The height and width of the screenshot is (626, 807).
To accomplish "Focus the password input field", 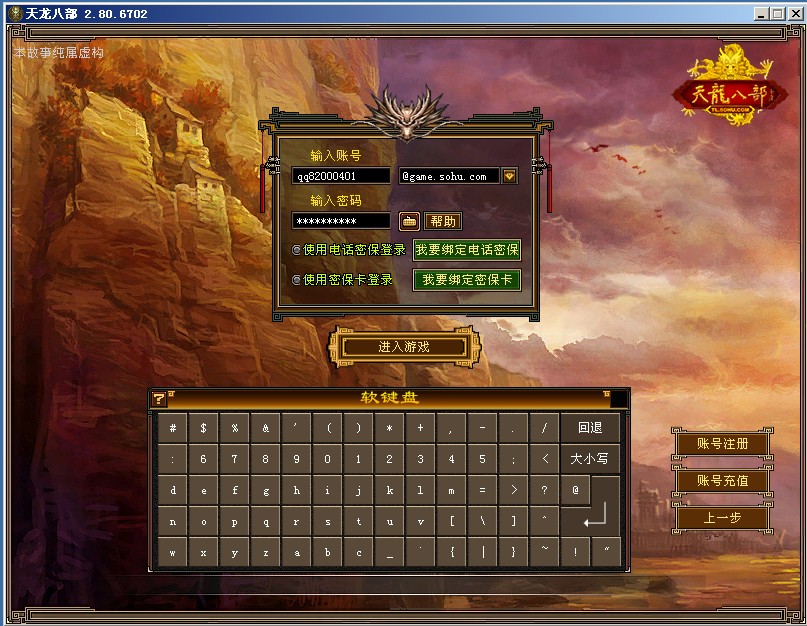I will (341, 221).
